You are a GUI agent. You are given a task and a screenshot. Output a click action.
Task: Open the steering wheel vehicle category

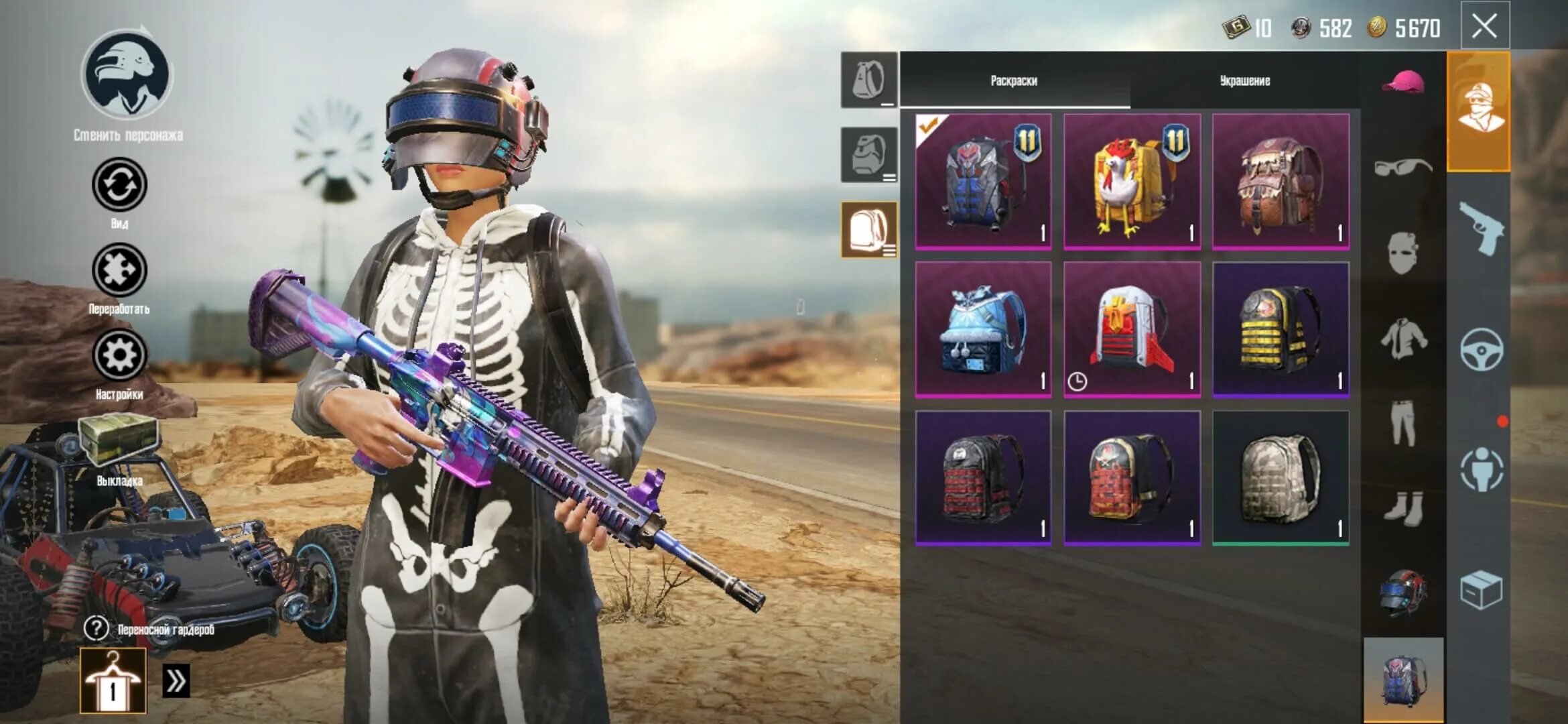click(x=1481, y=349)
